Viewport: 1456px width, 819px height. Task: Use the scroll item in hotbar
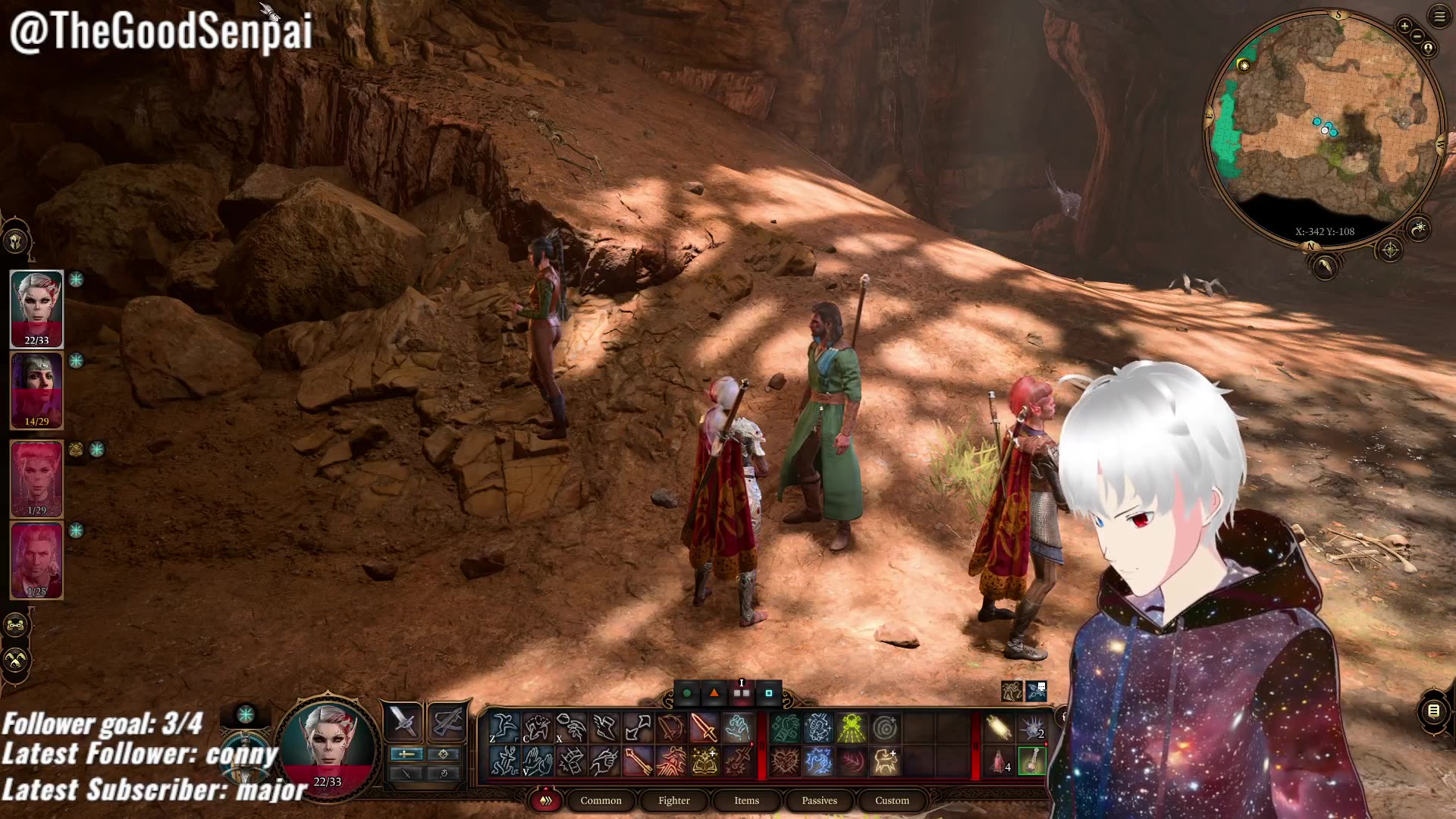pyautogui.click(x=998, y=728)
